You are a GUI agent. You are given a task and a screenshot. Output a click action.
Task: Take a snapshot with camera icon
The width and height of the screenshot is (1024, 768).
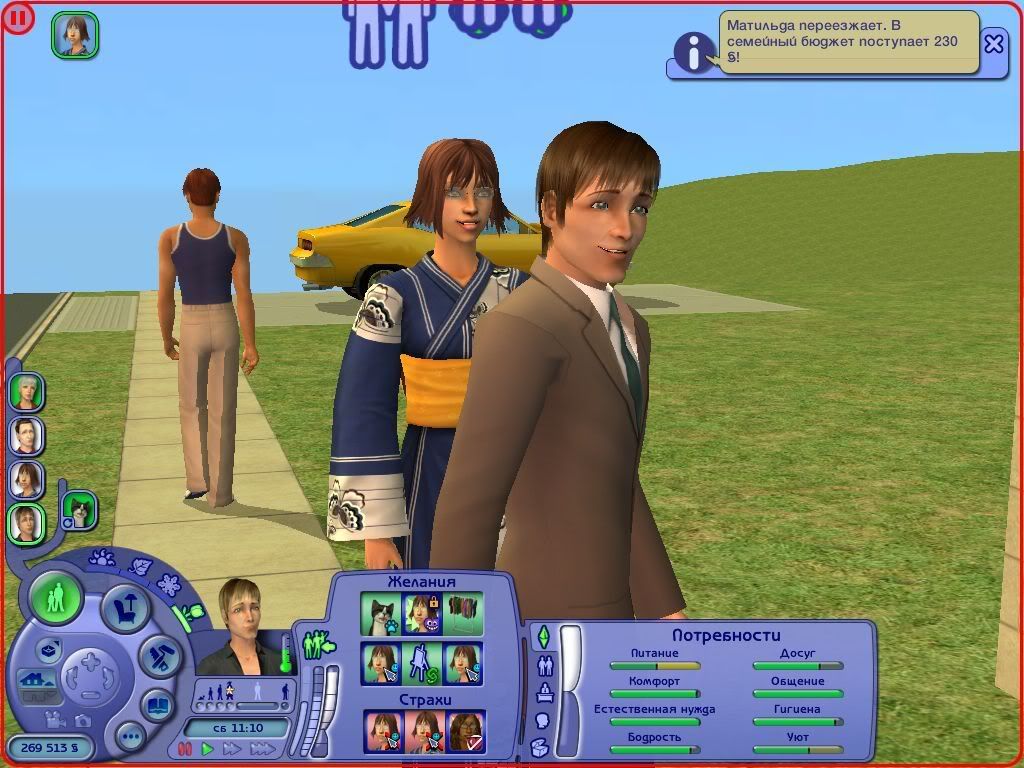[x=83, y=720]
